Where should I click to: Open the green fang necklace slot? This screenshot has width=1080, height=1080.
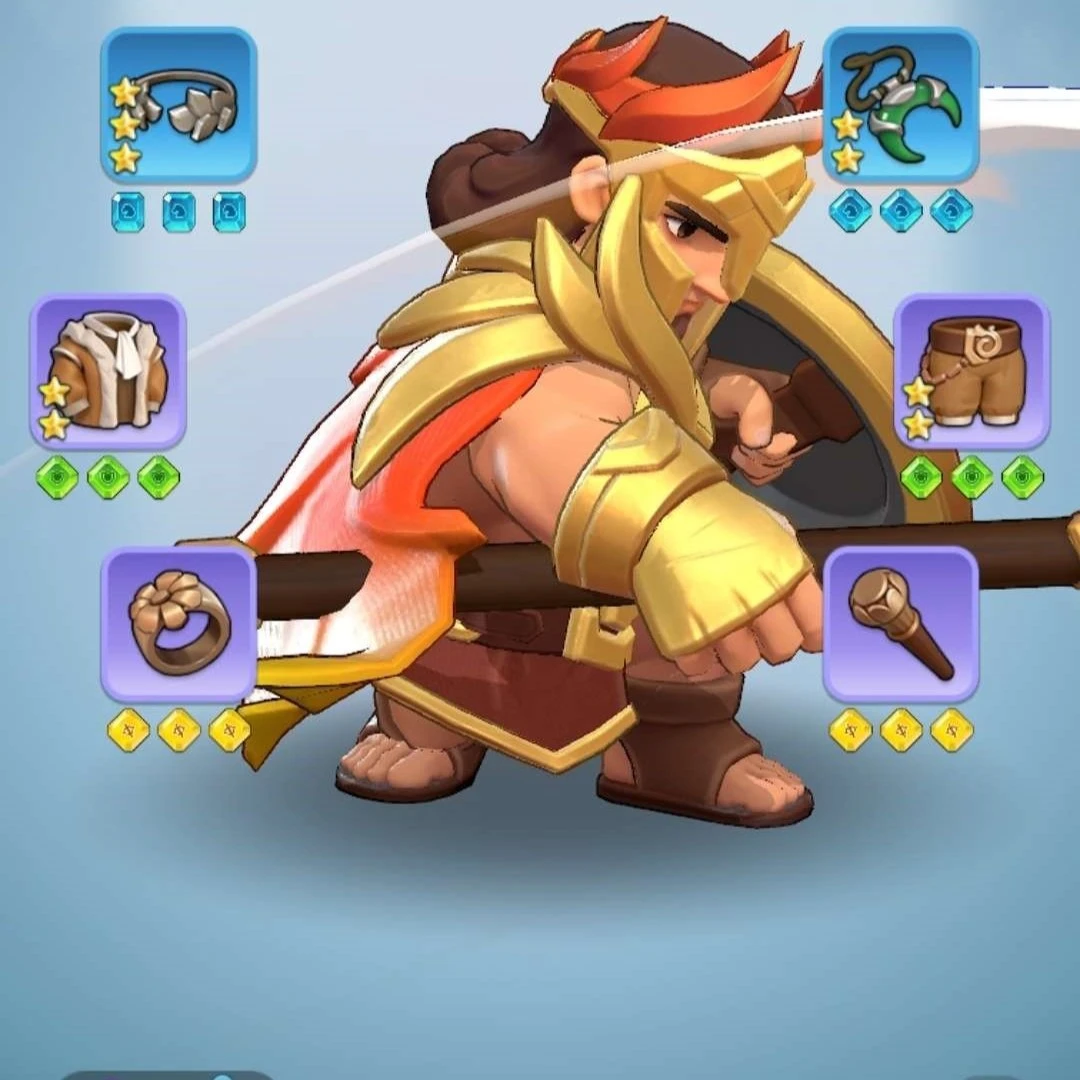[x=900, y=105]
